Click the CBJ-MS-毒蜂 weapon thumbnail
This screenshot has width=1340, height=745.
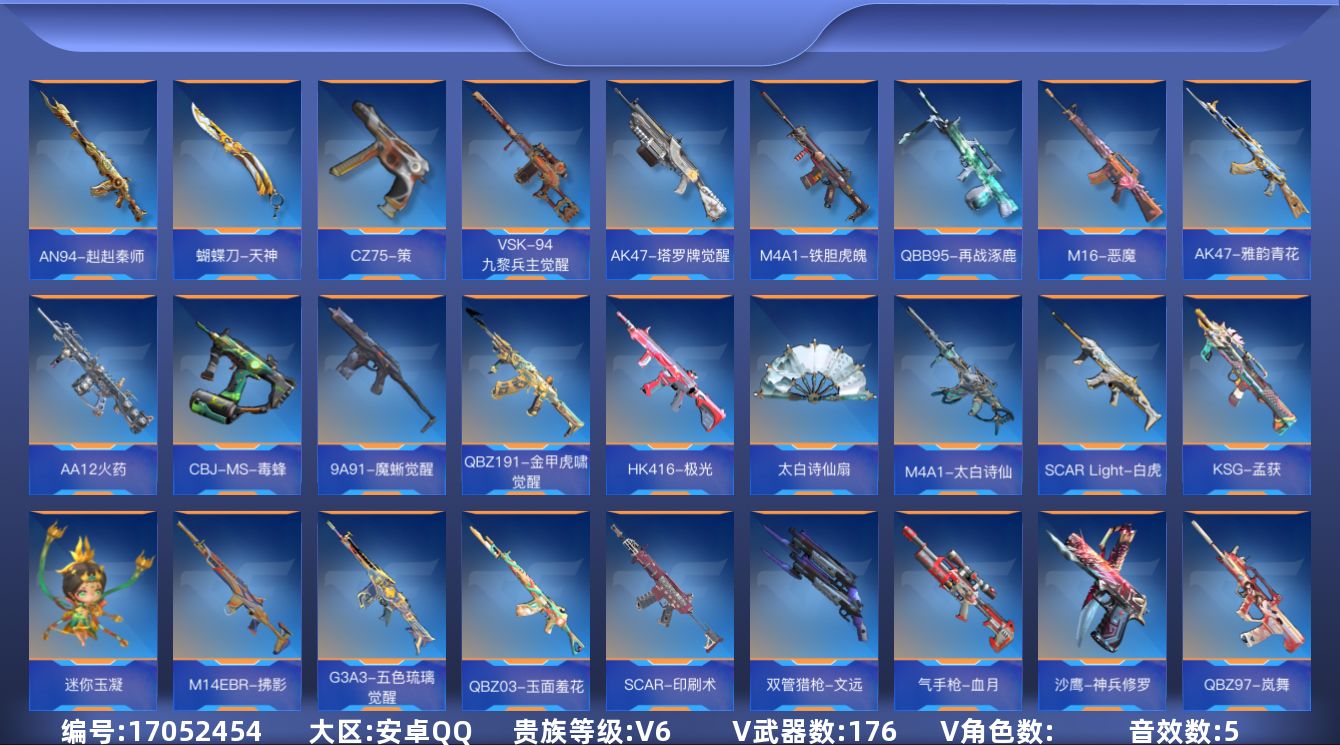[x=238, y=390]
